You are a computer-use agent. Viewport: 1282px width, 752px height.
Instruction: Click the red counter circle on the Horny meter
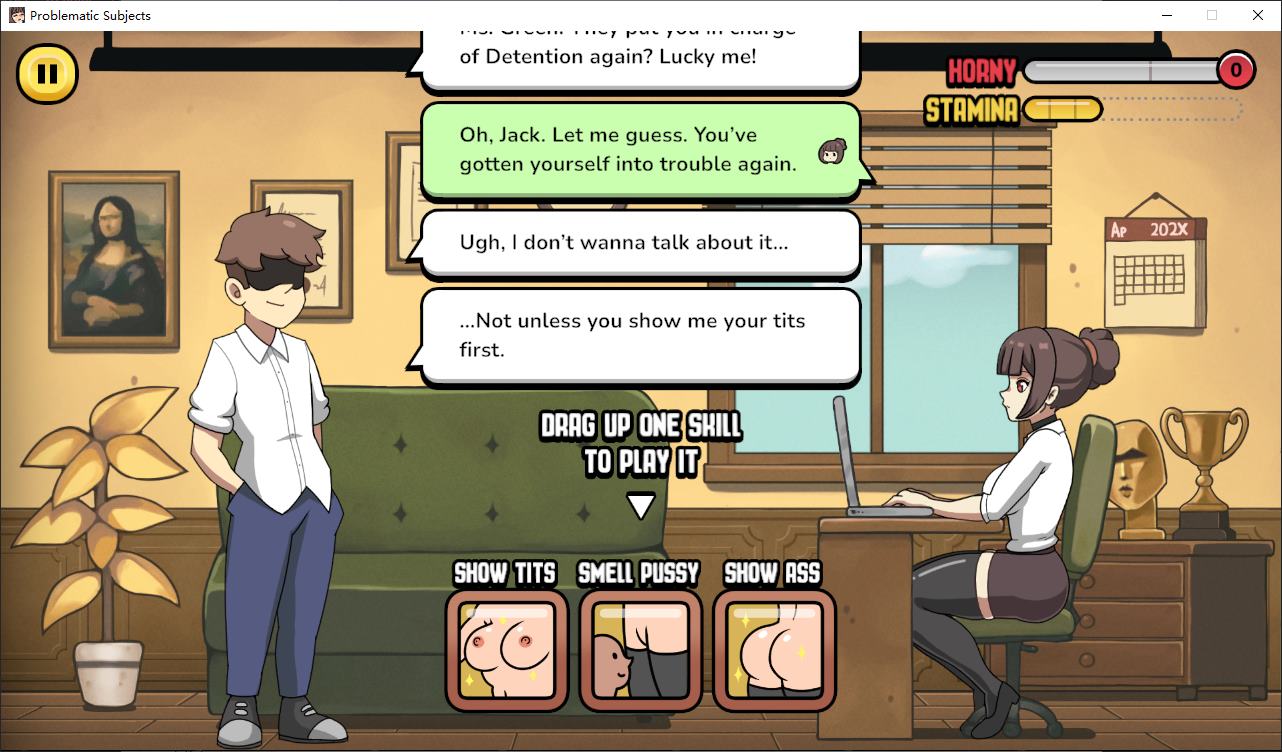coord(1236,70)
